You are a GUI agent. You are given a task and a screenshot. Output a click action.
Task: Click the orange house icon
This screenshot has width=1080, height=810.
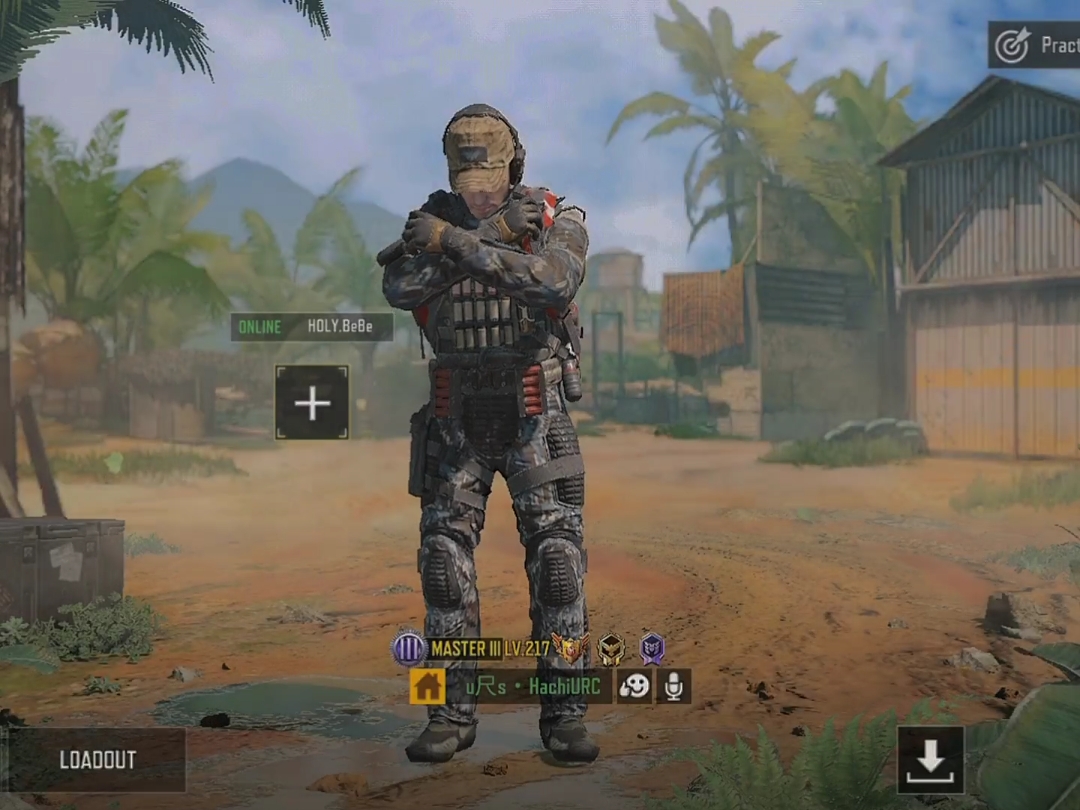click(427, 686)
